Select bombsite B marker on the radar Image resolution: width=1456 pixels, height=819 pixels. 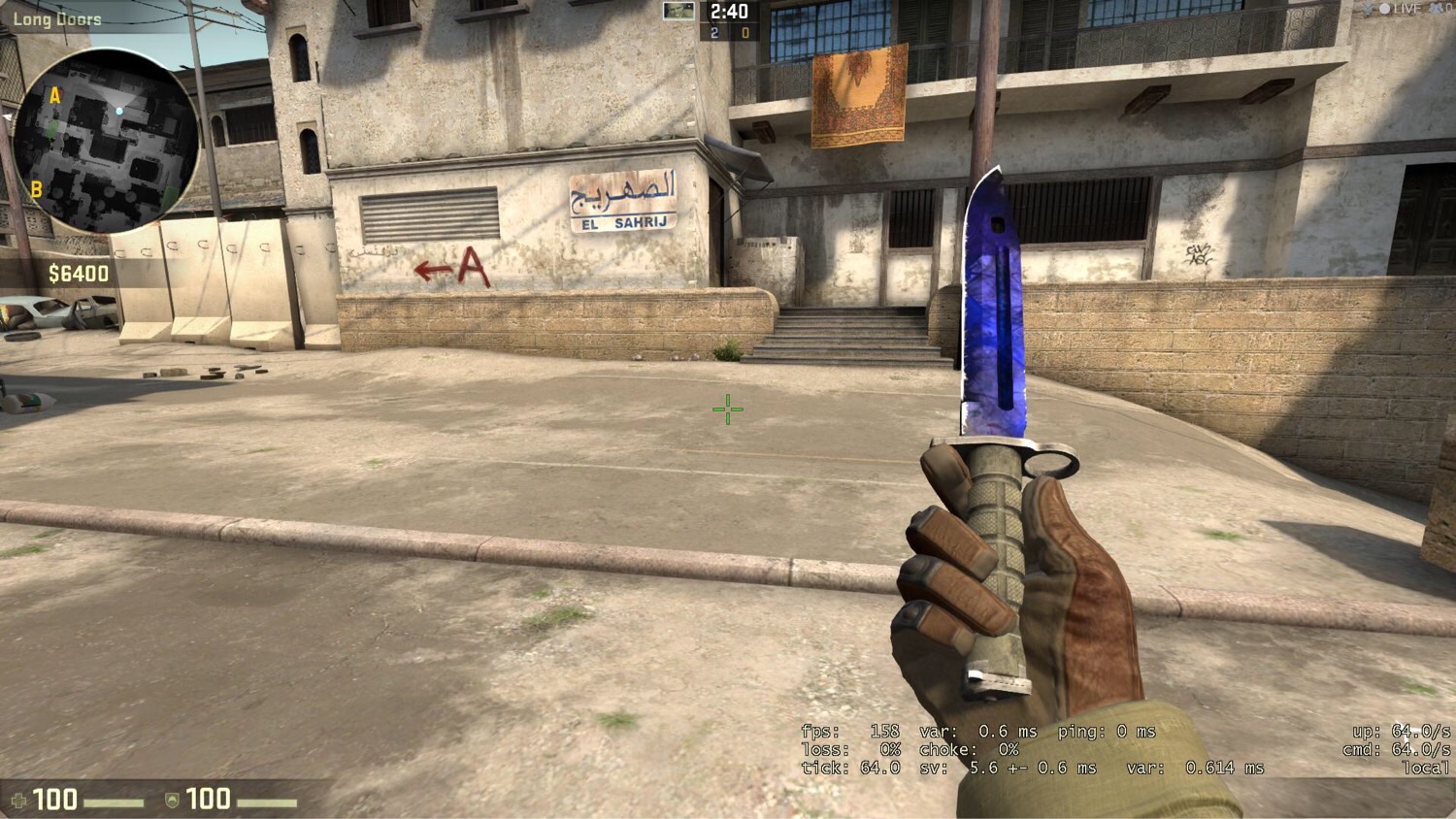(x=36, y=189)
